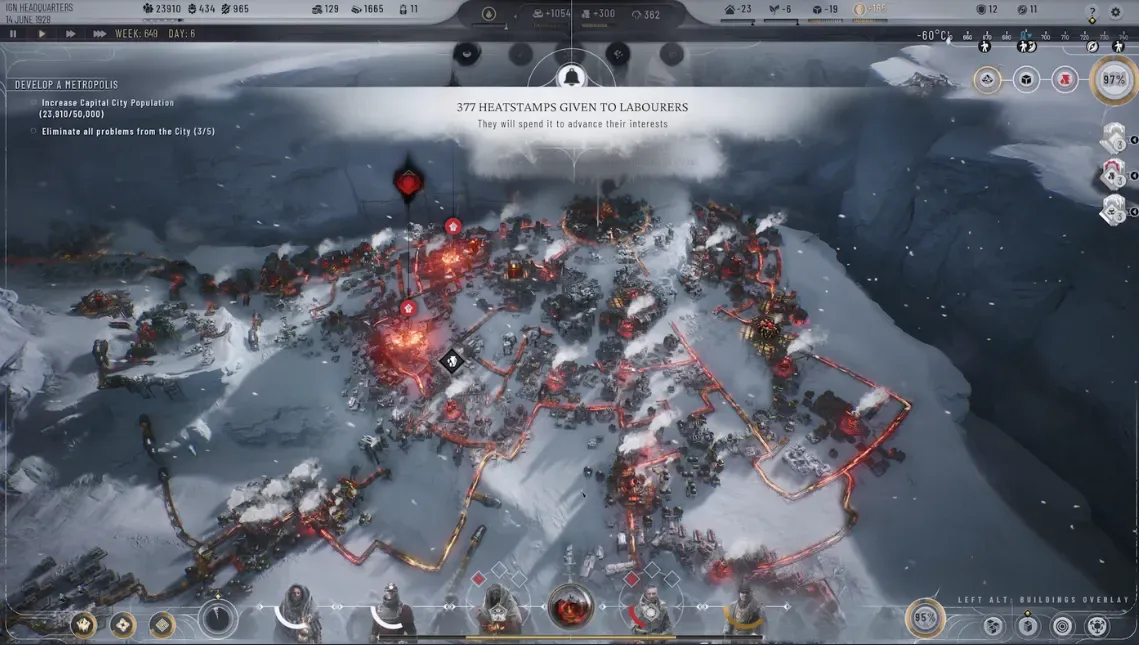Select the red icon circle button
Viewport: 1139px width, 645px height.
[x=1065, y=80]
